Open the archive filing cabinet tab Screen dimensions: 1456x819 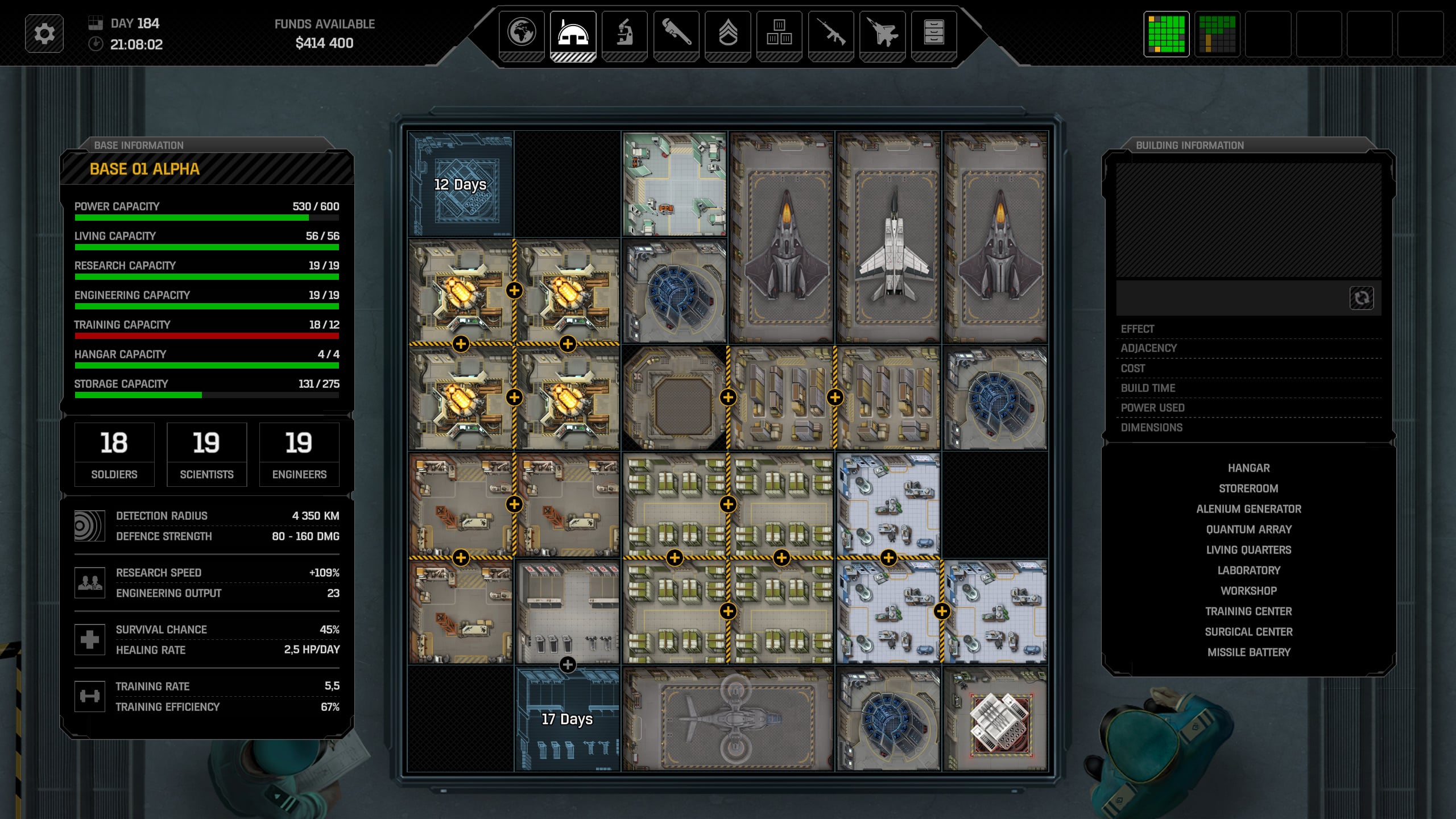point(933,32)
